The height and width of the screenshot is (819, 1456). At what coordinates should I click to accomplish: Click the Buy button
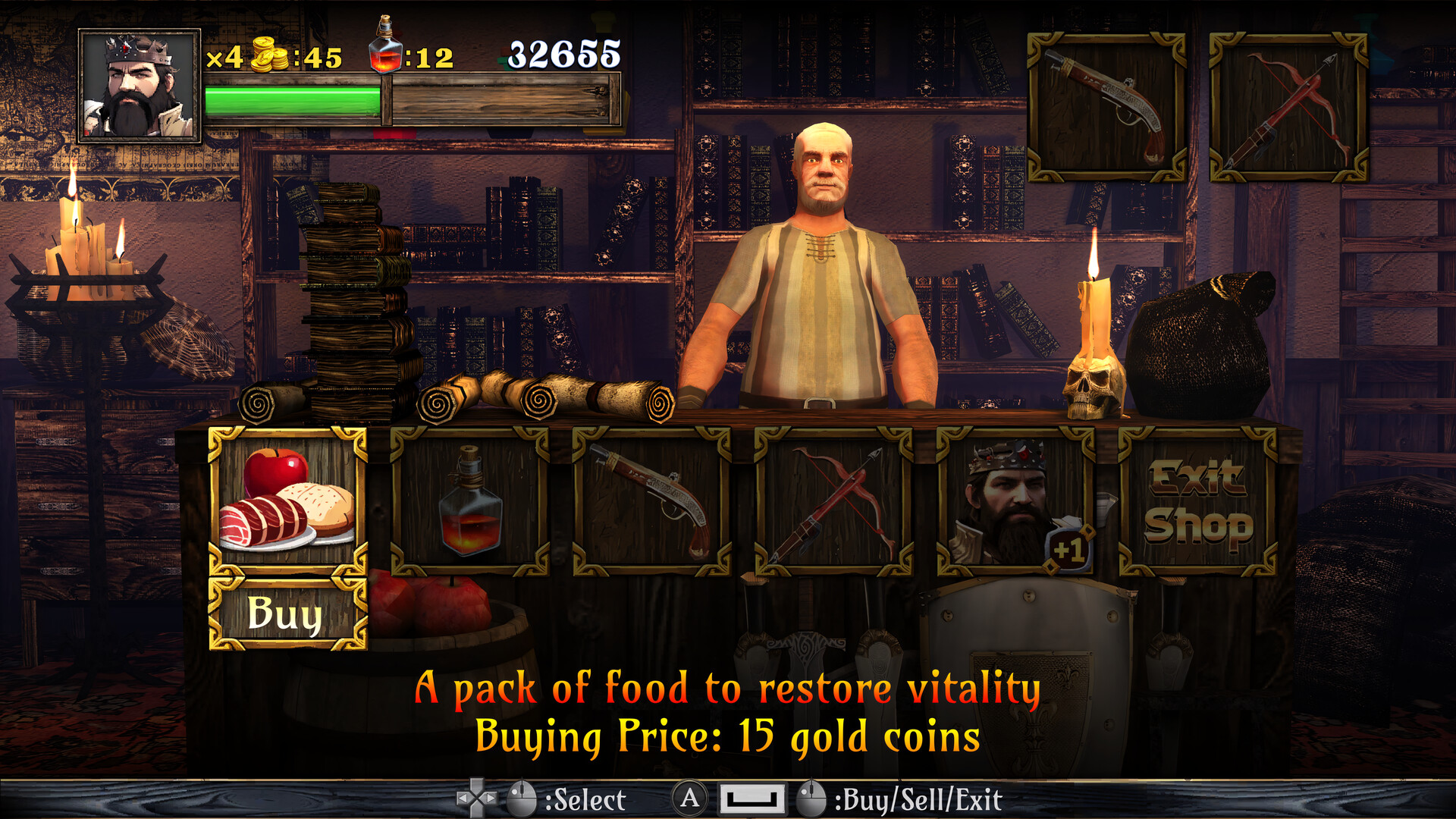(x=287, y=613)
